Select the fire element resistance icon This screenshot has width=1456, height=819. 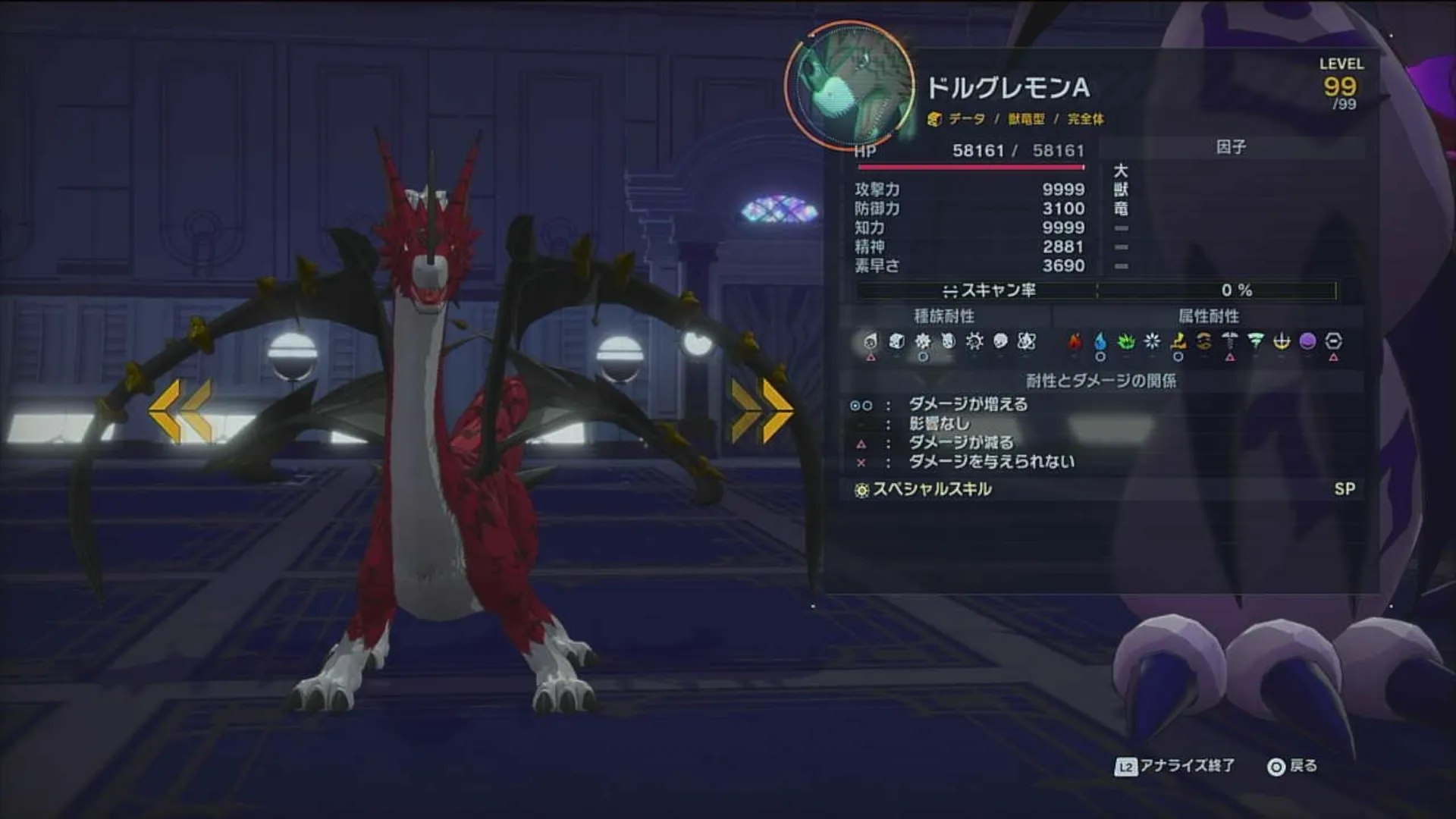coord(1074,343)
